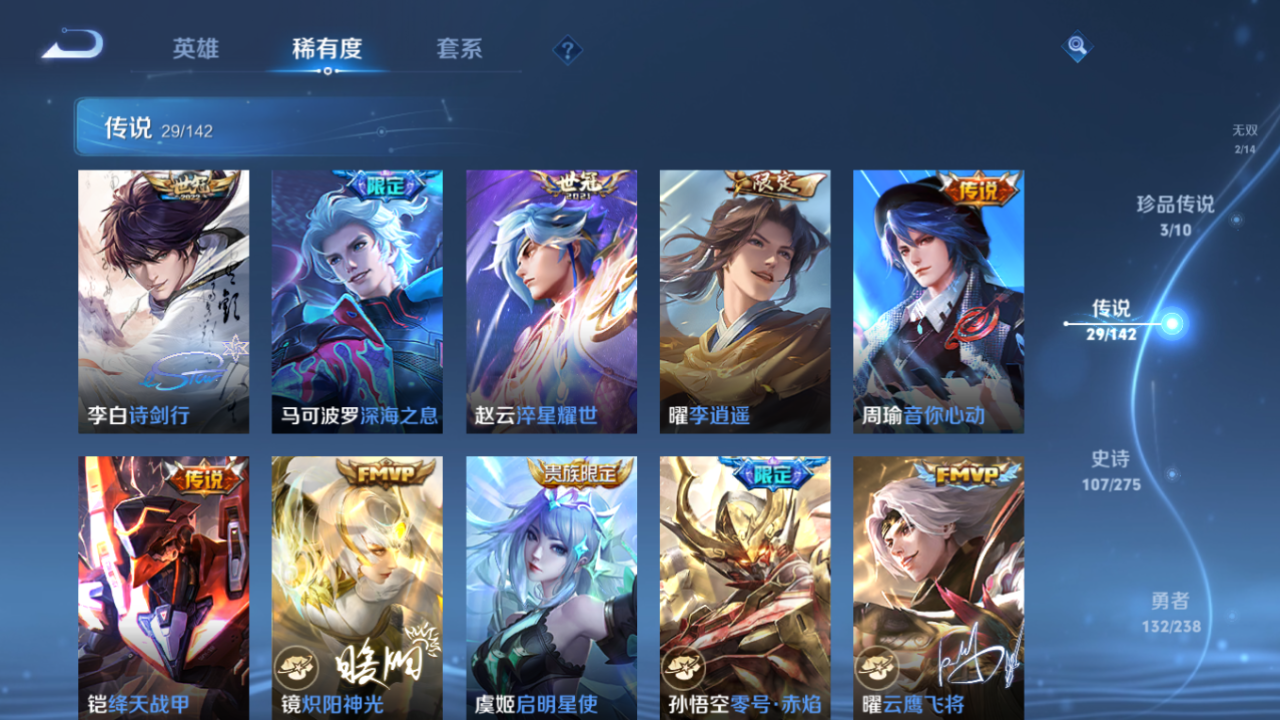
Task: Open the 周瑜音你心动 skin thumbnail
Action: (937, 300)
